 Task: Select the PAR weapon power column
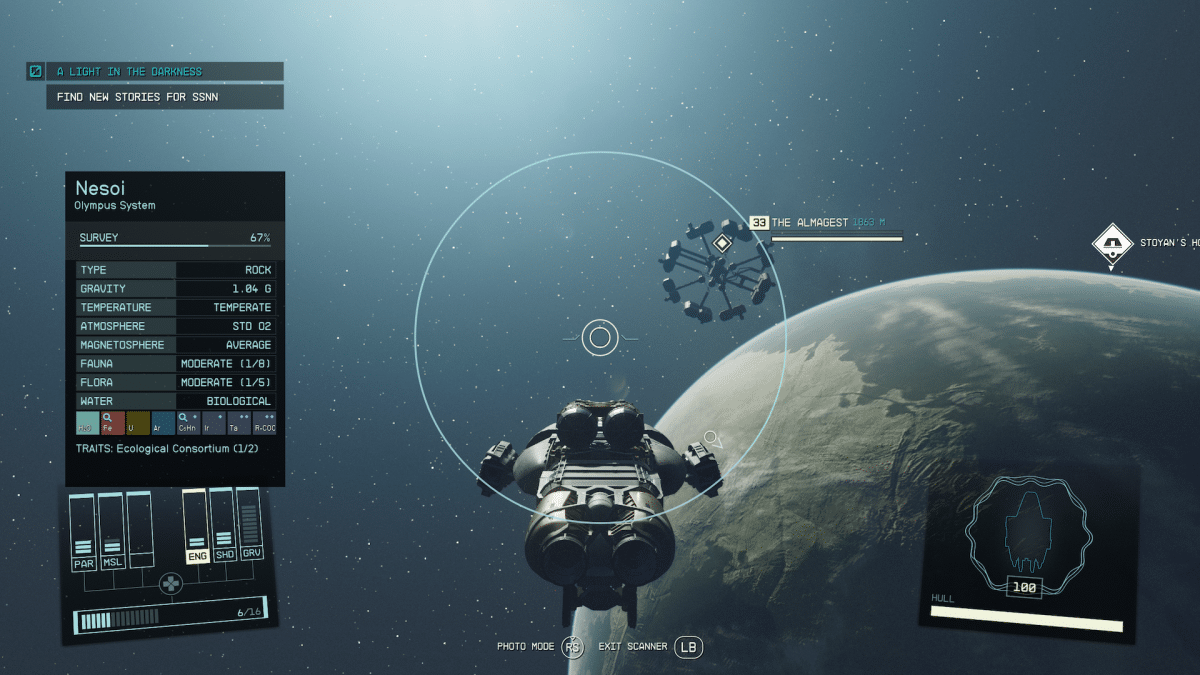83,532
